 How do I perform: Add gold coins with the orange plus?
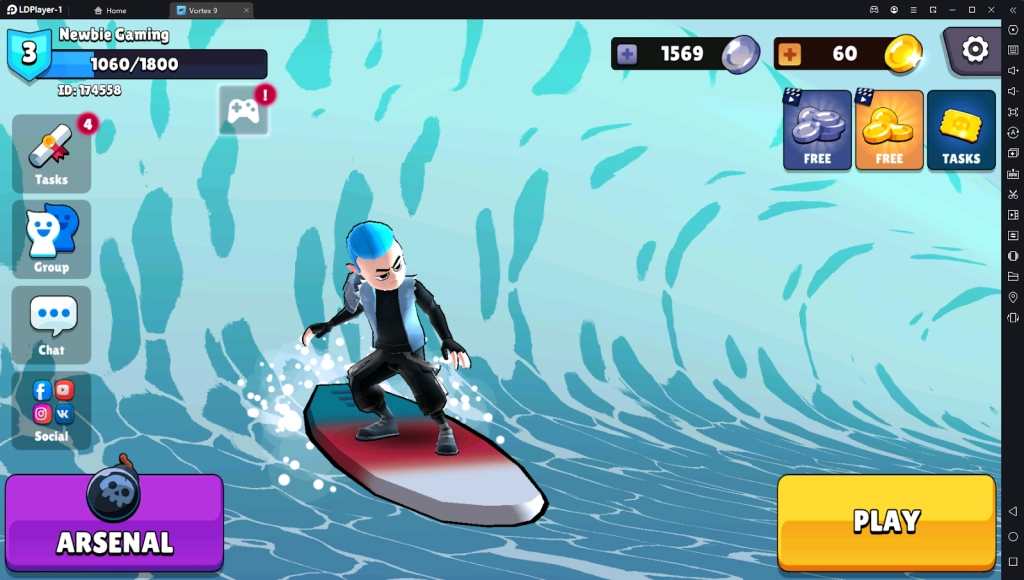coord(789,54)
